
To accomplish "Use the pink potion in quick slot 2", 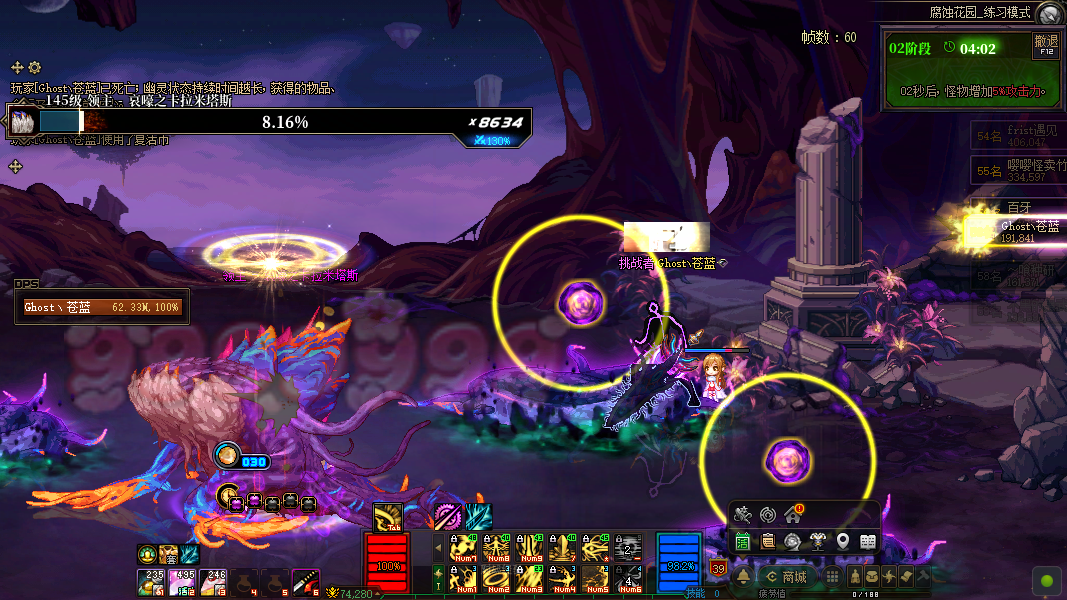I will click(x=183, y=581).
